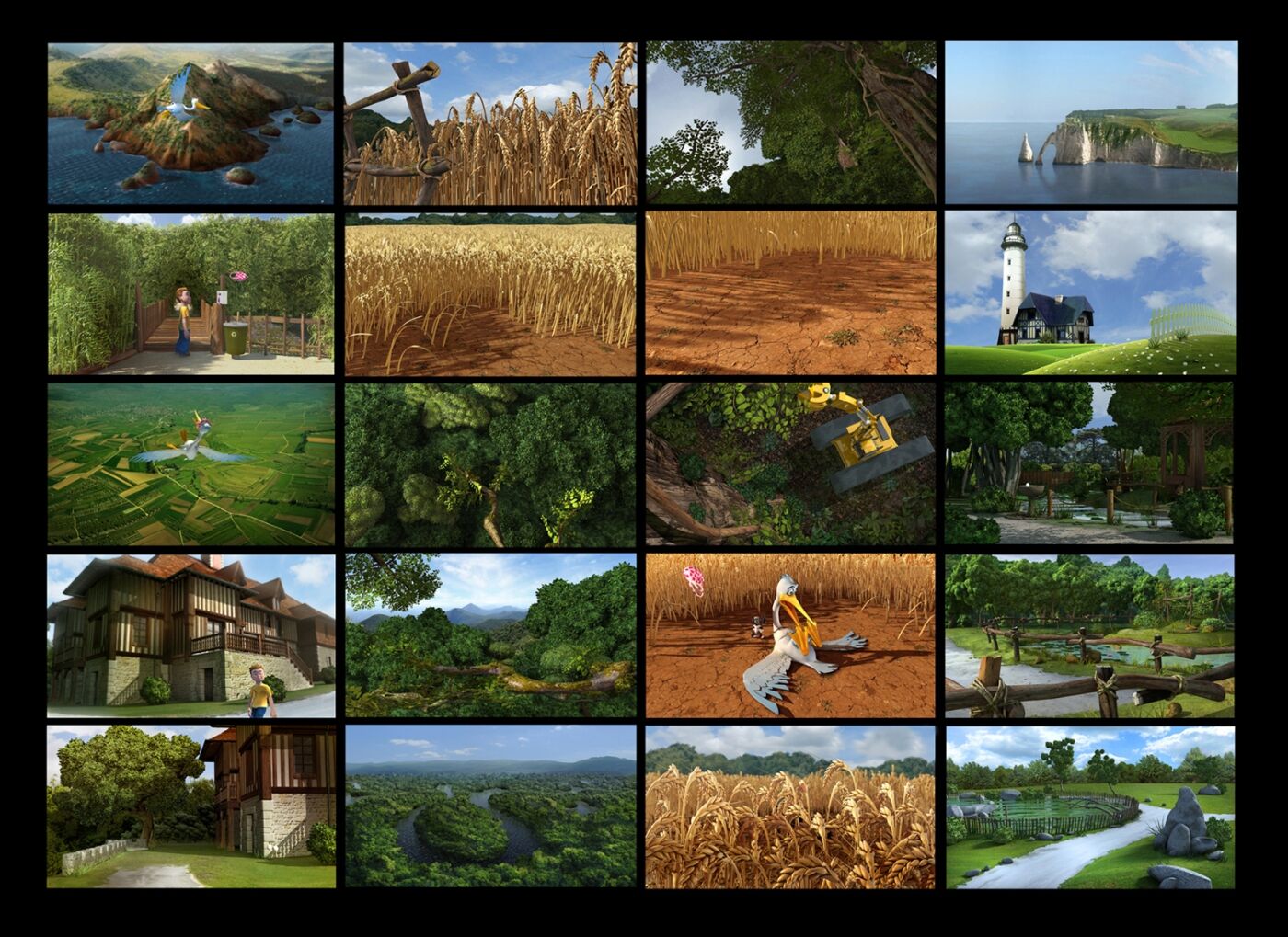The image size is (1288, 937).
Task: View the empty cracked red earth clearing
Action: click(x=790, y=294)
